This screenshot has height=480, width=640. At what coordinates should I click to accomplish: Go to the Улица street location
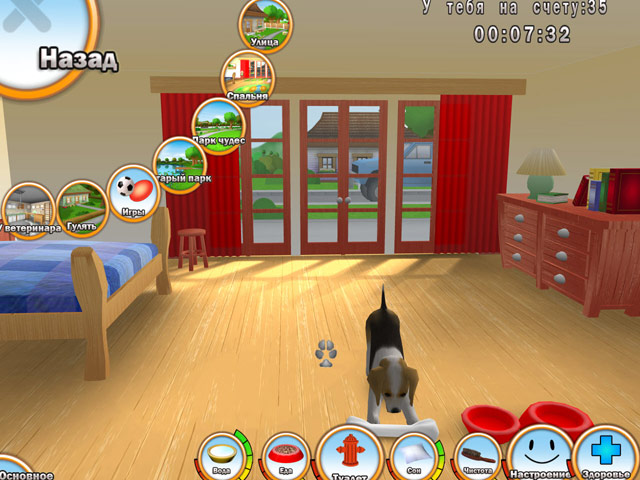(266, 23)
